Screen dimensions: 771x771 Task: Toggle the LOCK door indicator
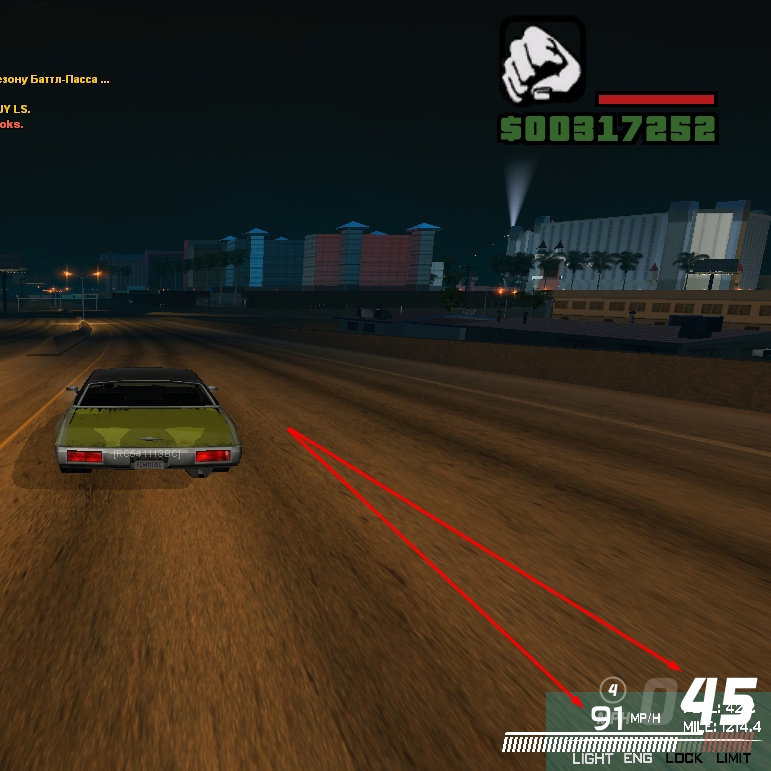coord(684,758)
